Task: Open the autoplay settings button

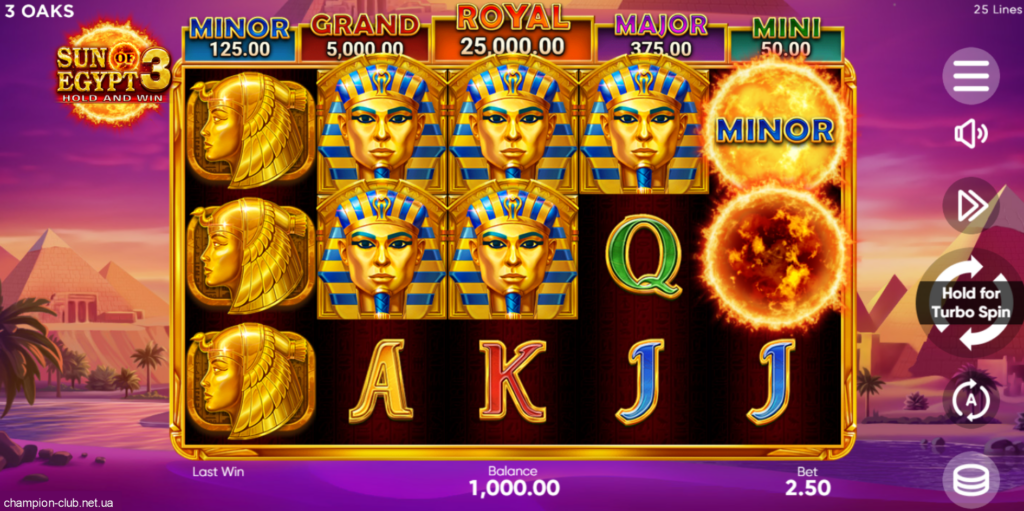Action: click(970, 400)
